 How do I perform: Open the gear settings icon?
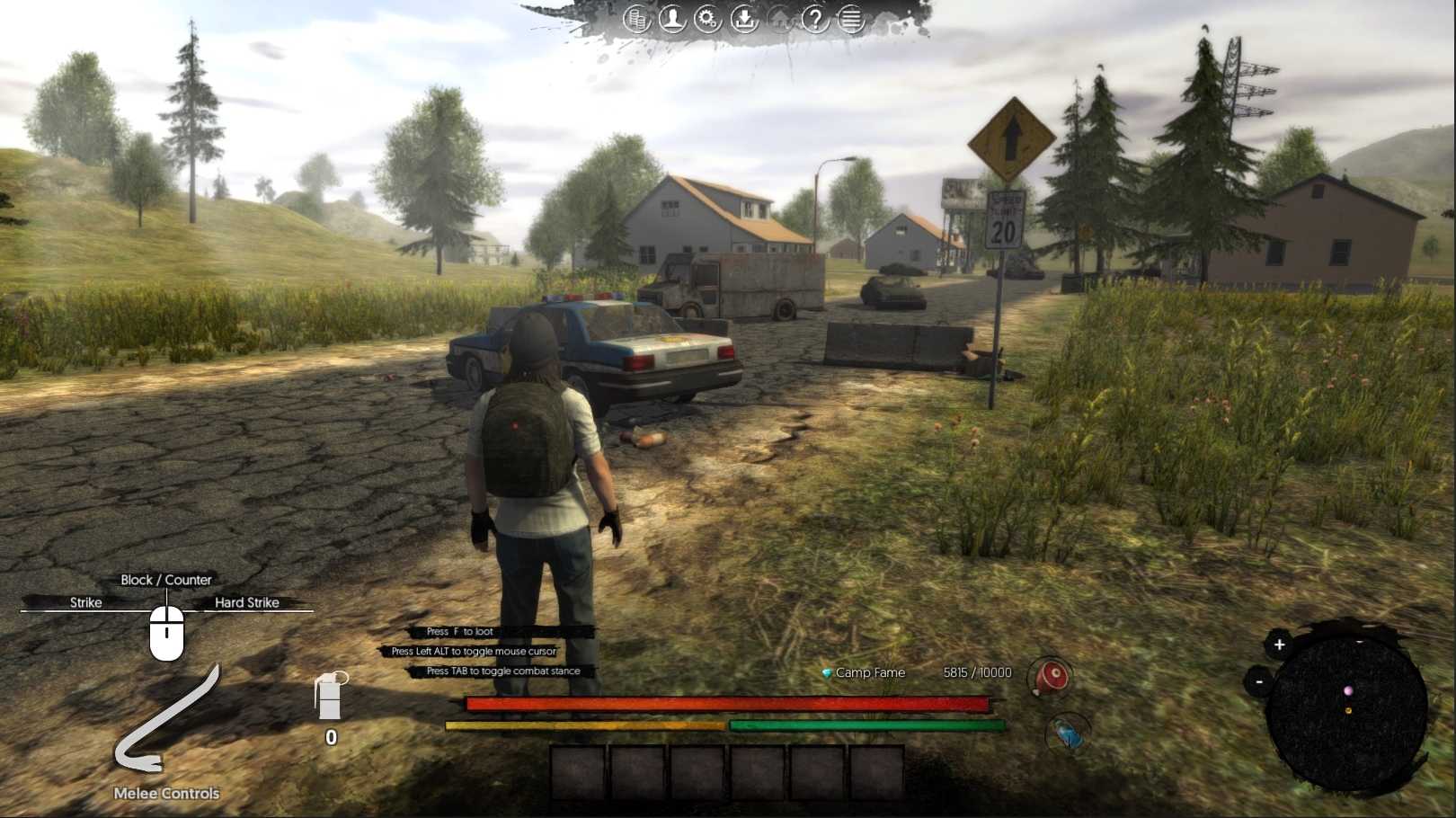click(x=708, y=19)
